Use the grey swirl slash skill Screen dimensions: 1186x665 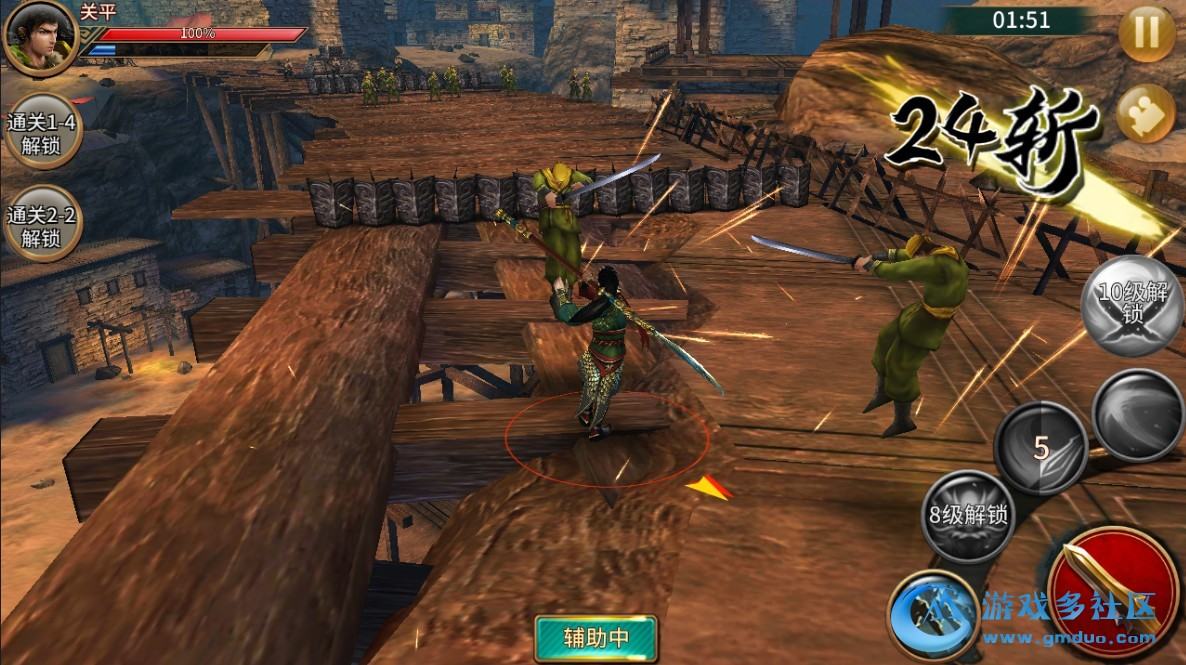[1138, 414]
